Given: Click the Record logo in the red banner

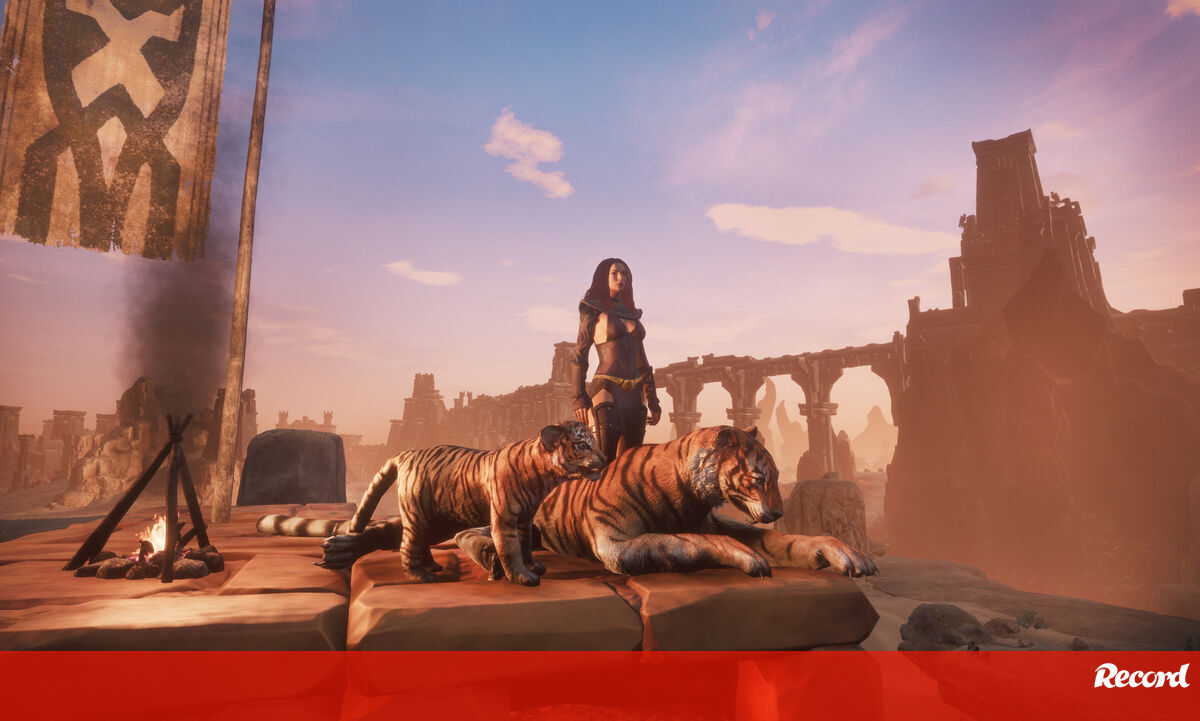Looking at the screenshot, I should point(1141,676).
